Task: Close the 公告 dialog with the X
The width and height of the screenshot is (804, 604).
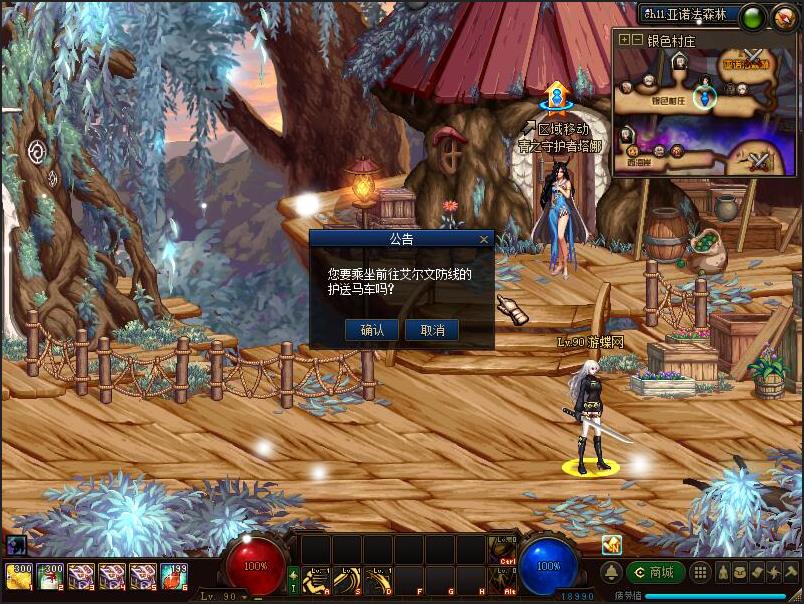Action: [x=484, y=240]
